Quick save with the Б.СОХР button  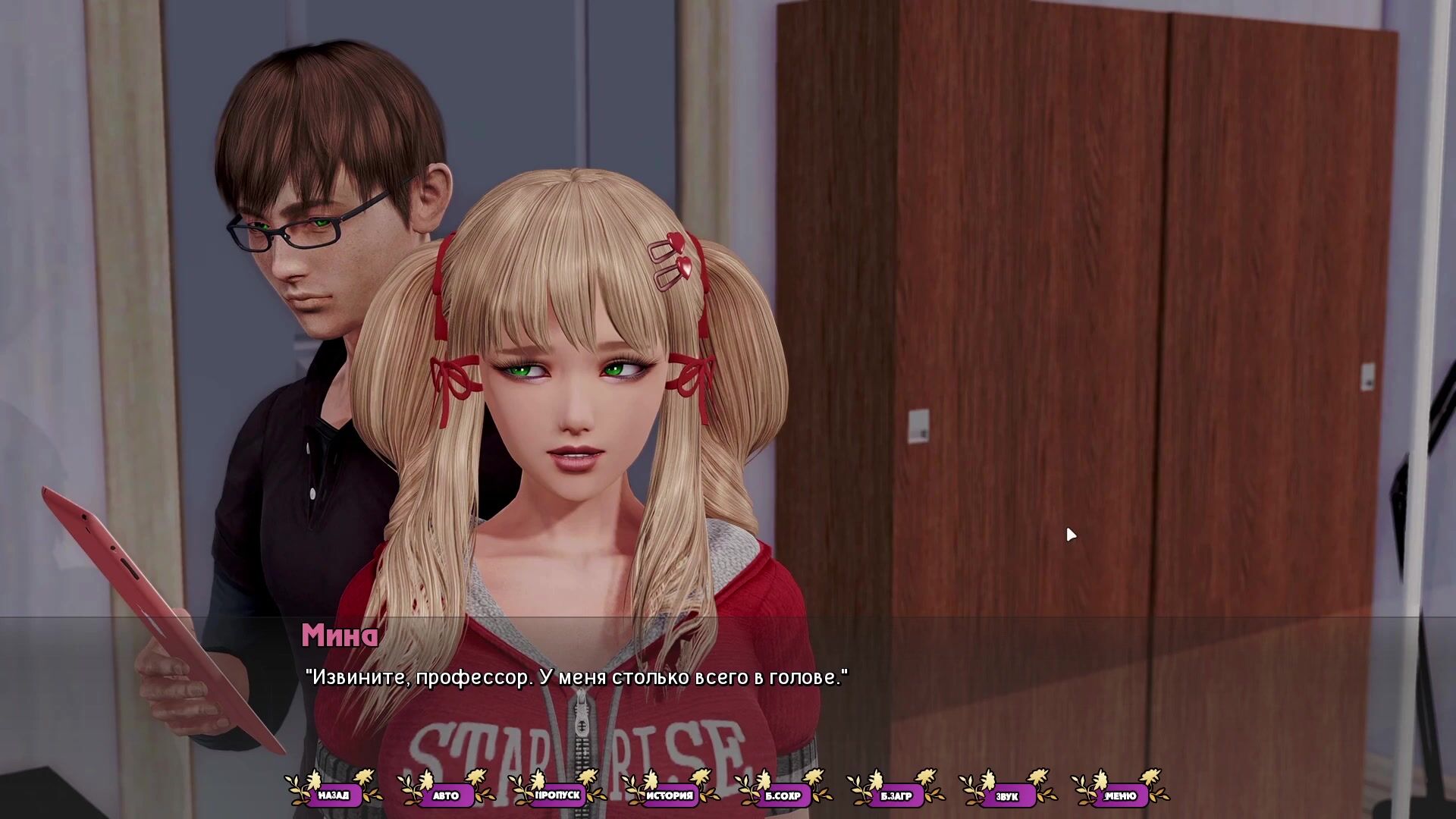[x=783, y=795]
